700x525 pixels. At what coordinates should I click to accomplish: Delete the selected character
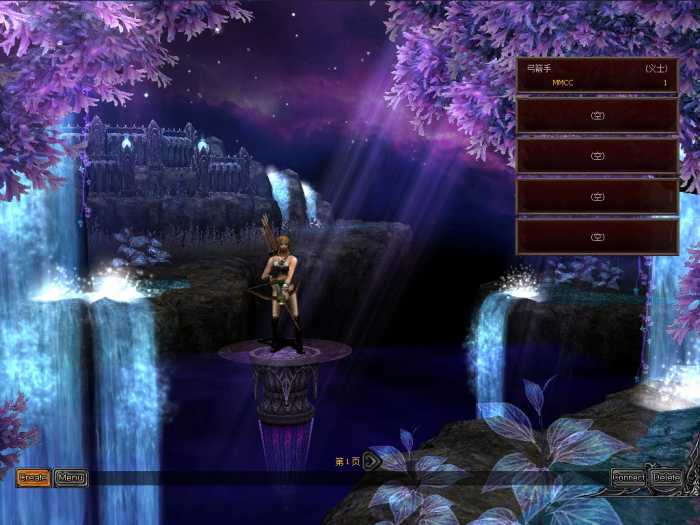[x=667, y=478]
